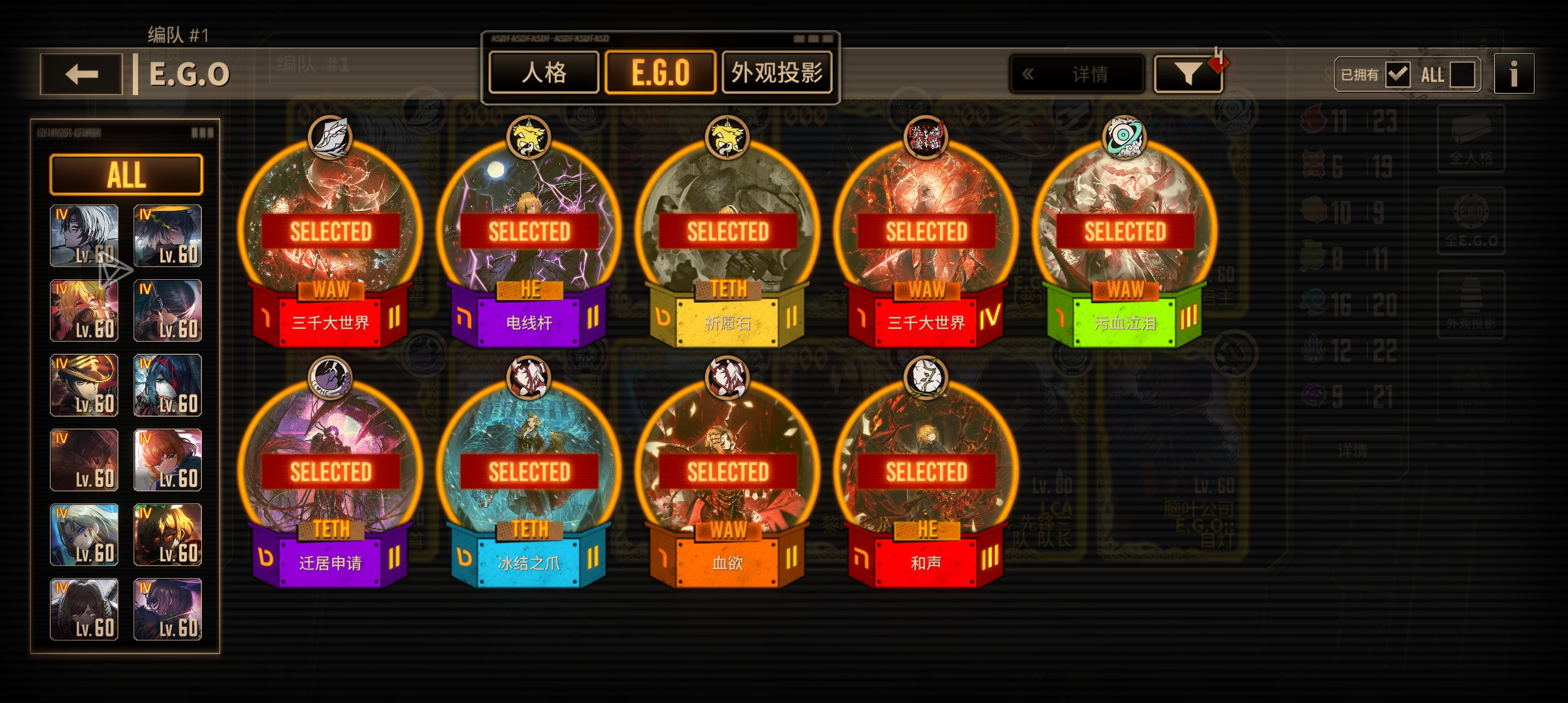
Task: Open the 详情 details panel
Action: [x=1077, y=74]
